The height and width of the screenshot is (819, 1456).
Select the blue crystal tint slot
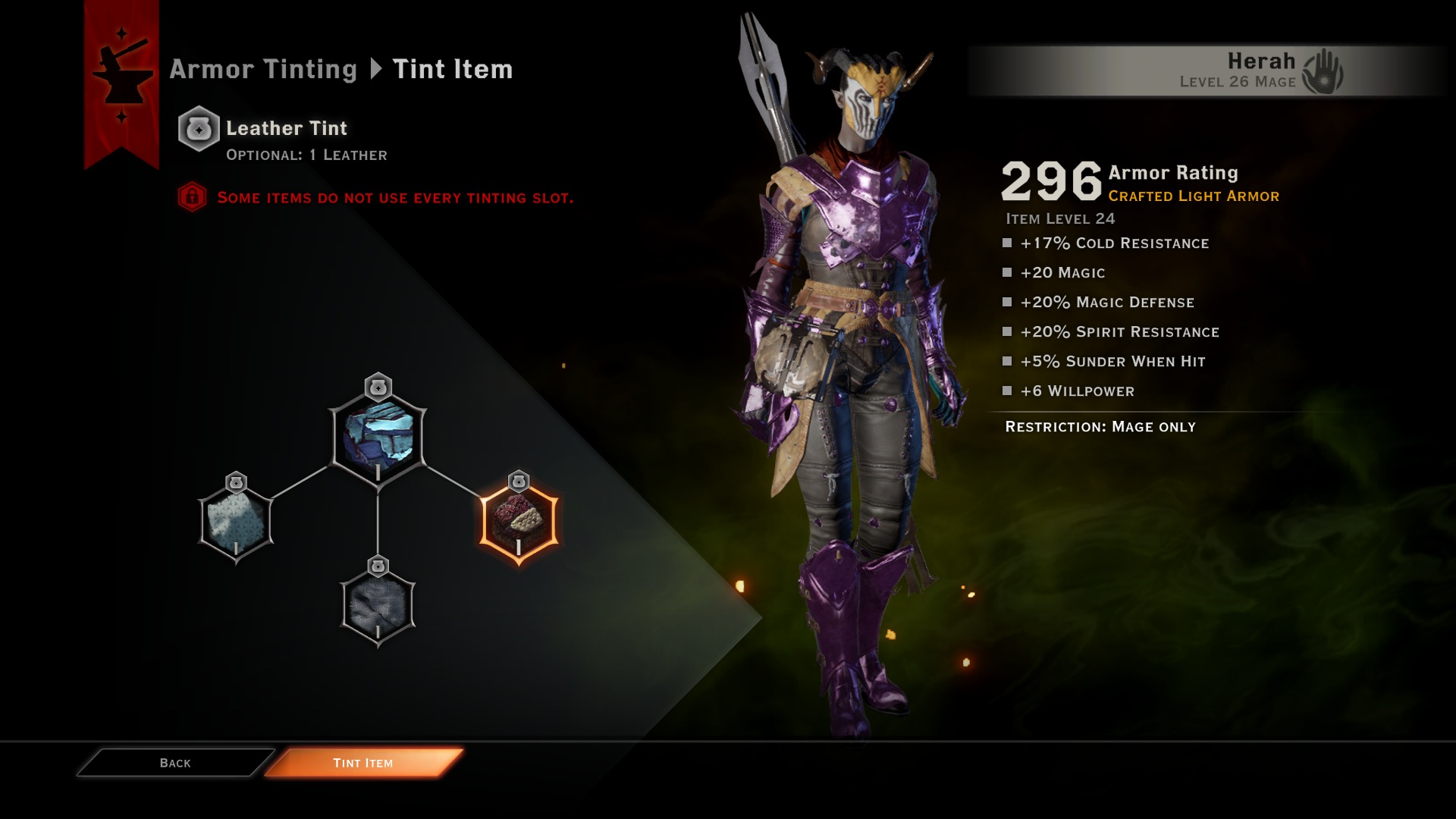click(378, 438)
